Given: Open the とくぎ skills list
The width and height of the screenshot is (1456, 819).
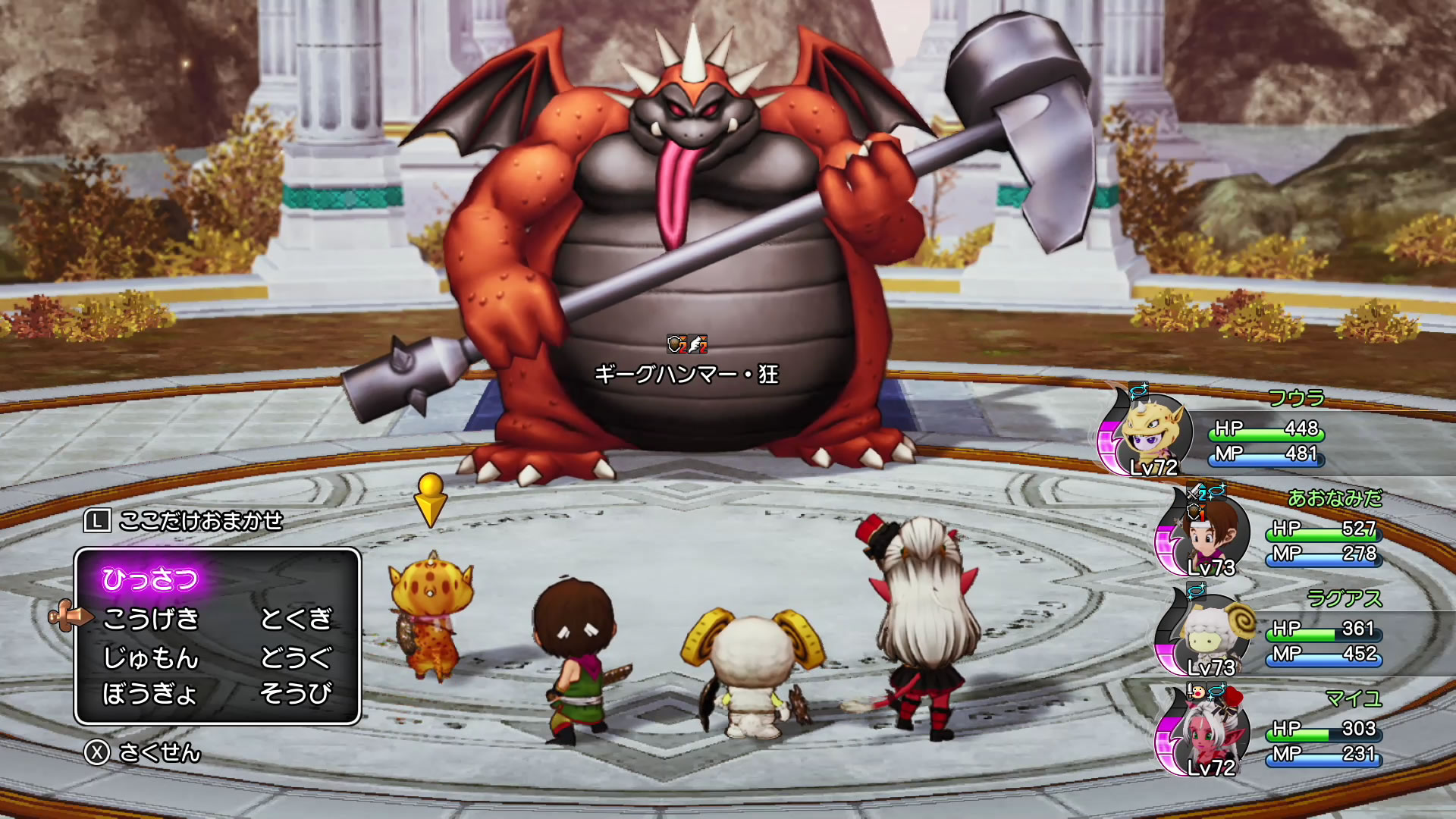Looking at the screenshot, I should [x=296, y=619].
